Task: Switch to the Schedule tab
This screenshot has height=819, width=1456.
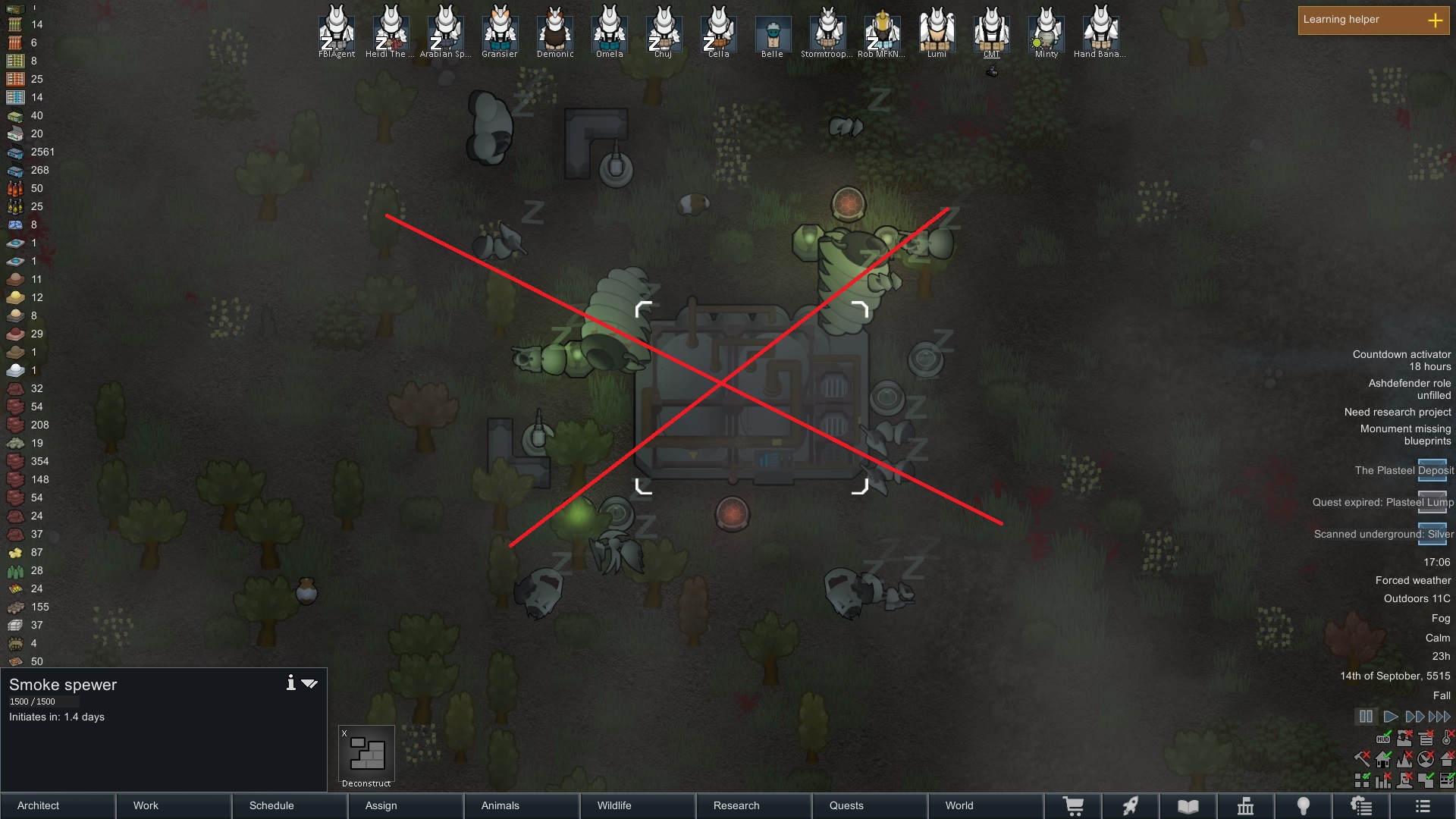Action: [x=290, y=805]
